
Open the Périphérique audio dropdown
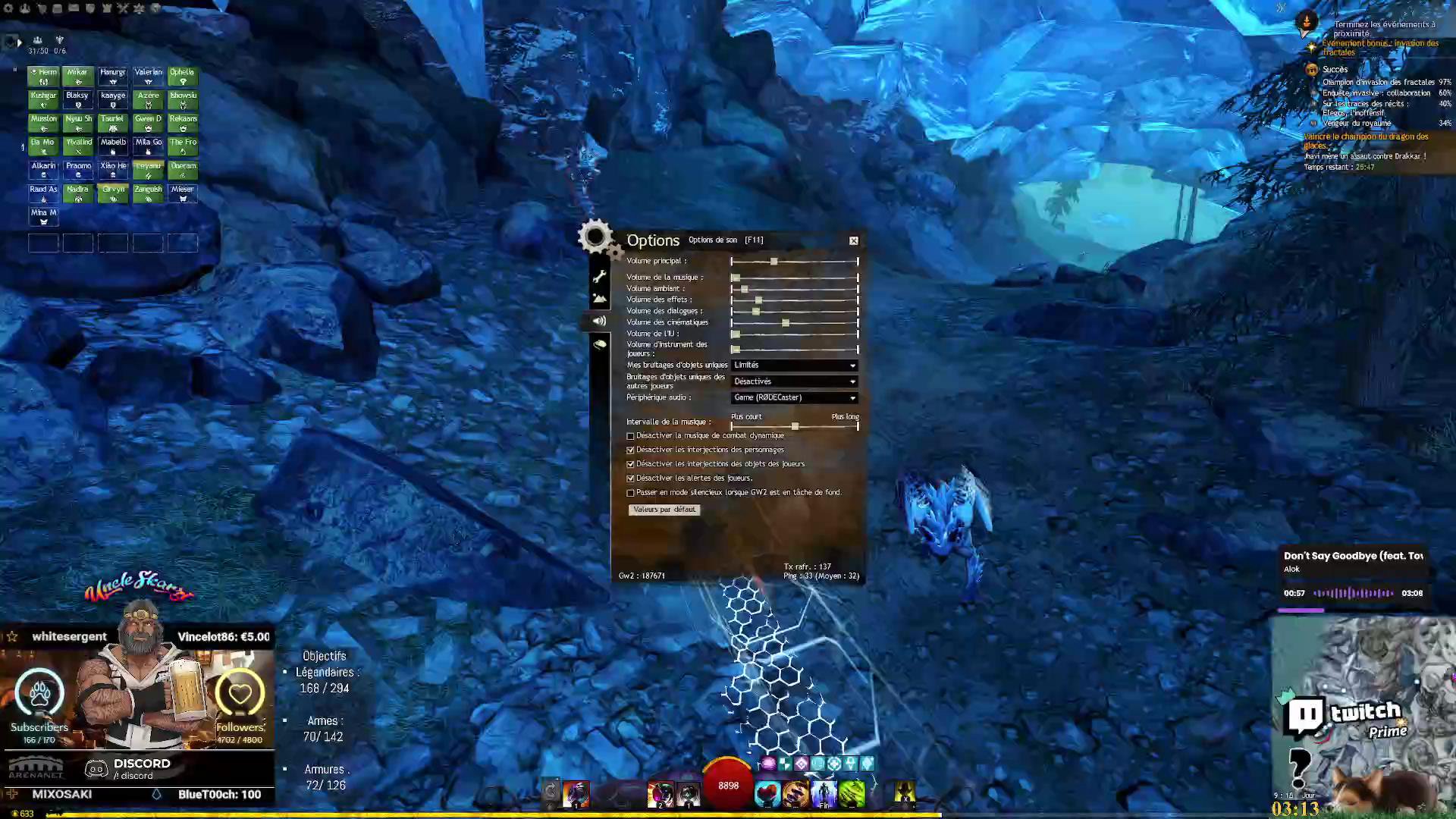[795, 398]
